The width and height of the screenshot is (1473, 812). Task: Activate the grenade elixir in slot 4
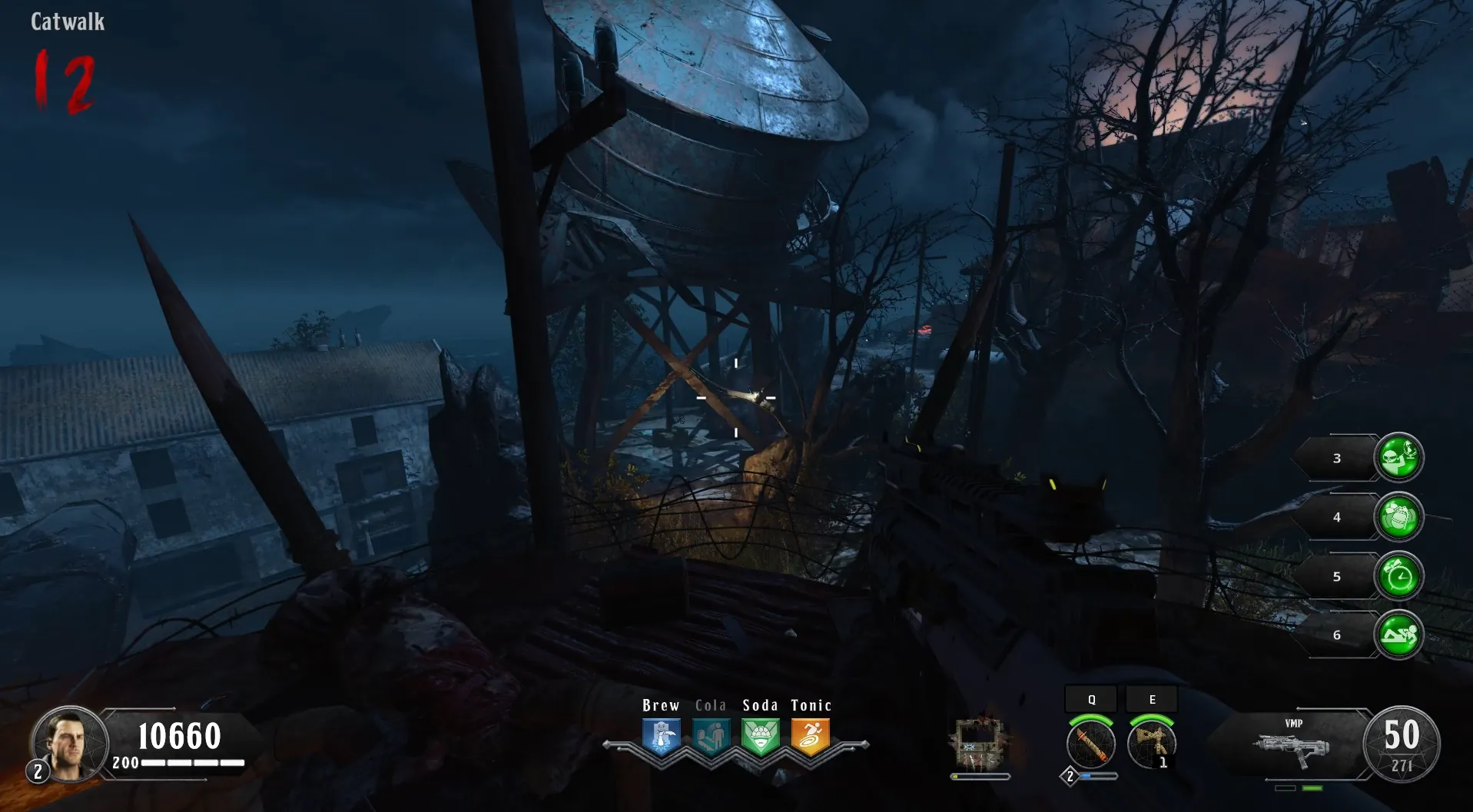tap(1398, 517)
